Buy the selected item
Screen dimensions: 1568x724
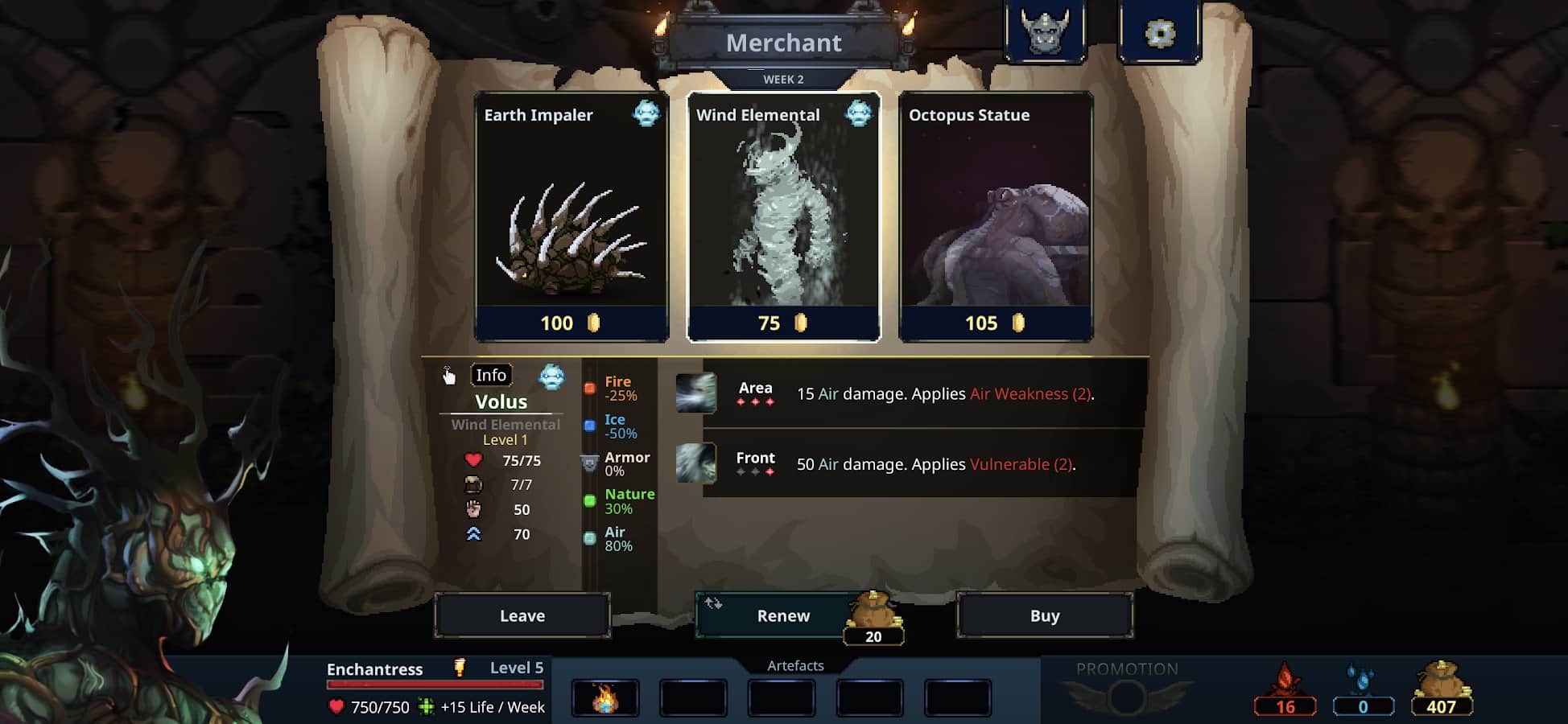click(x=1045, y=615)
